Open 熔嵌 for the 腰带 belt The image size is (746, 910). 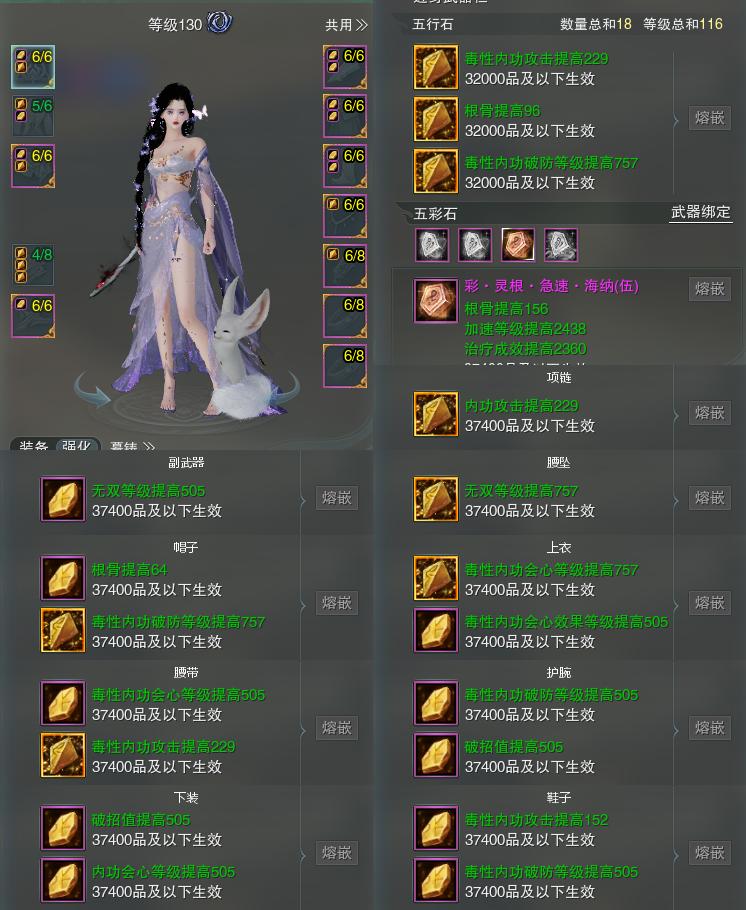336,728
